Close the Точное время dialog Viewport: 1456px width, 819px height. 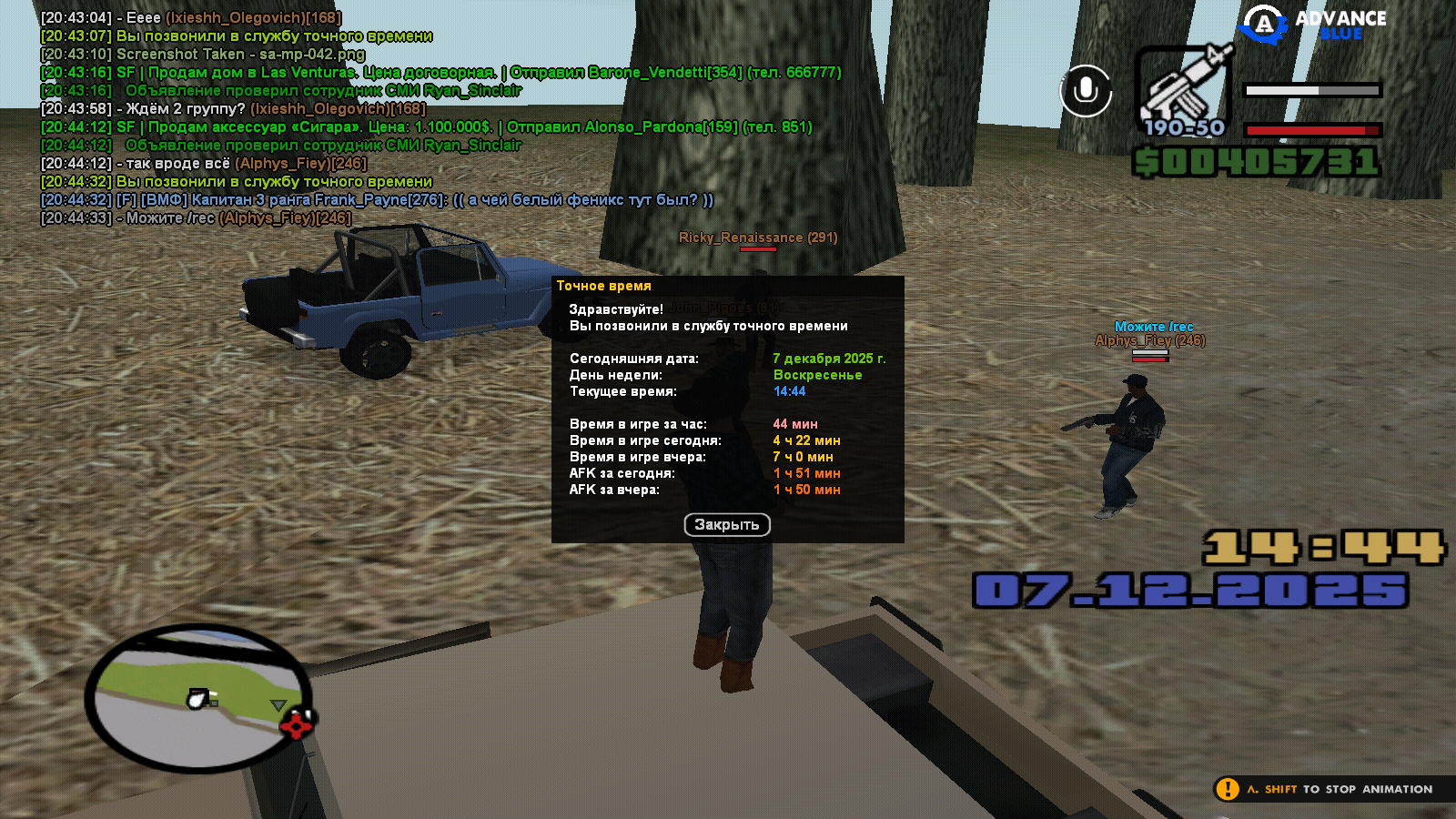[726, 525]
